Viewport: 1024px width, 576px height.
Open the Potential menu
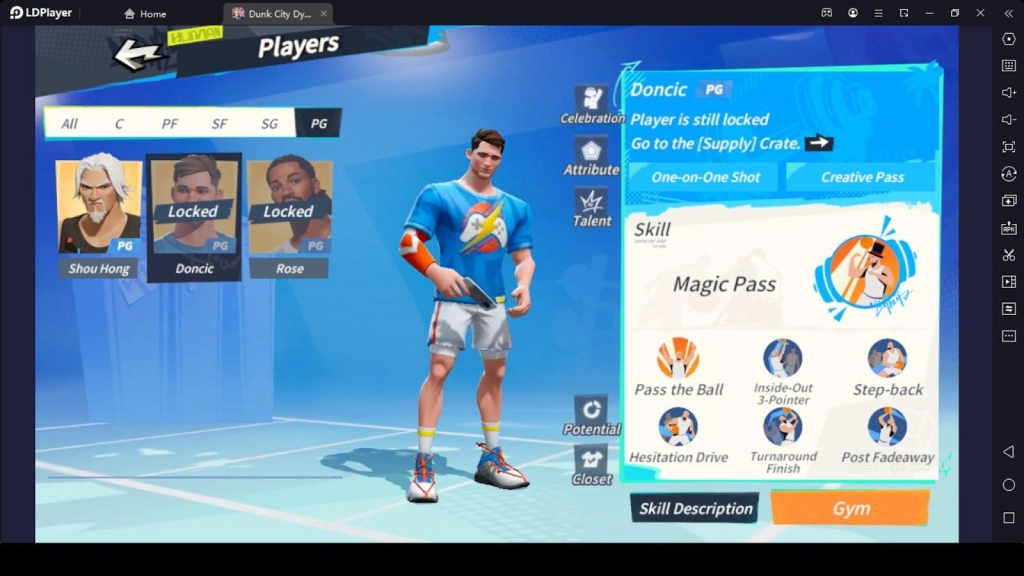592,415
